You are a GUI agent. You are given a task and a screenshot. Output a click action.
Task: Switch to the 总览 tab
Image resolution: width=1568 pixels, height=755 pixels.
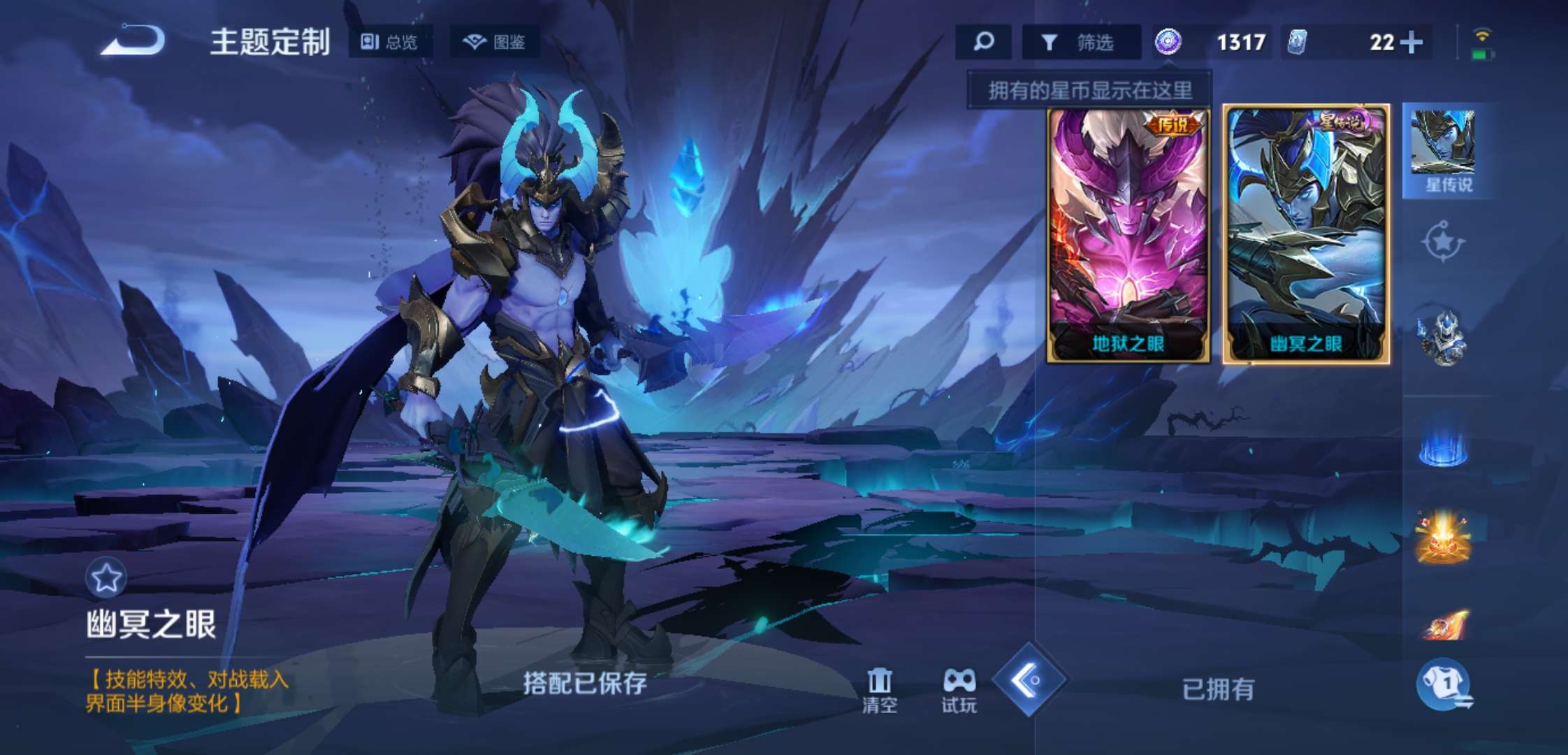pyautogui.click(x=390, y=42)
